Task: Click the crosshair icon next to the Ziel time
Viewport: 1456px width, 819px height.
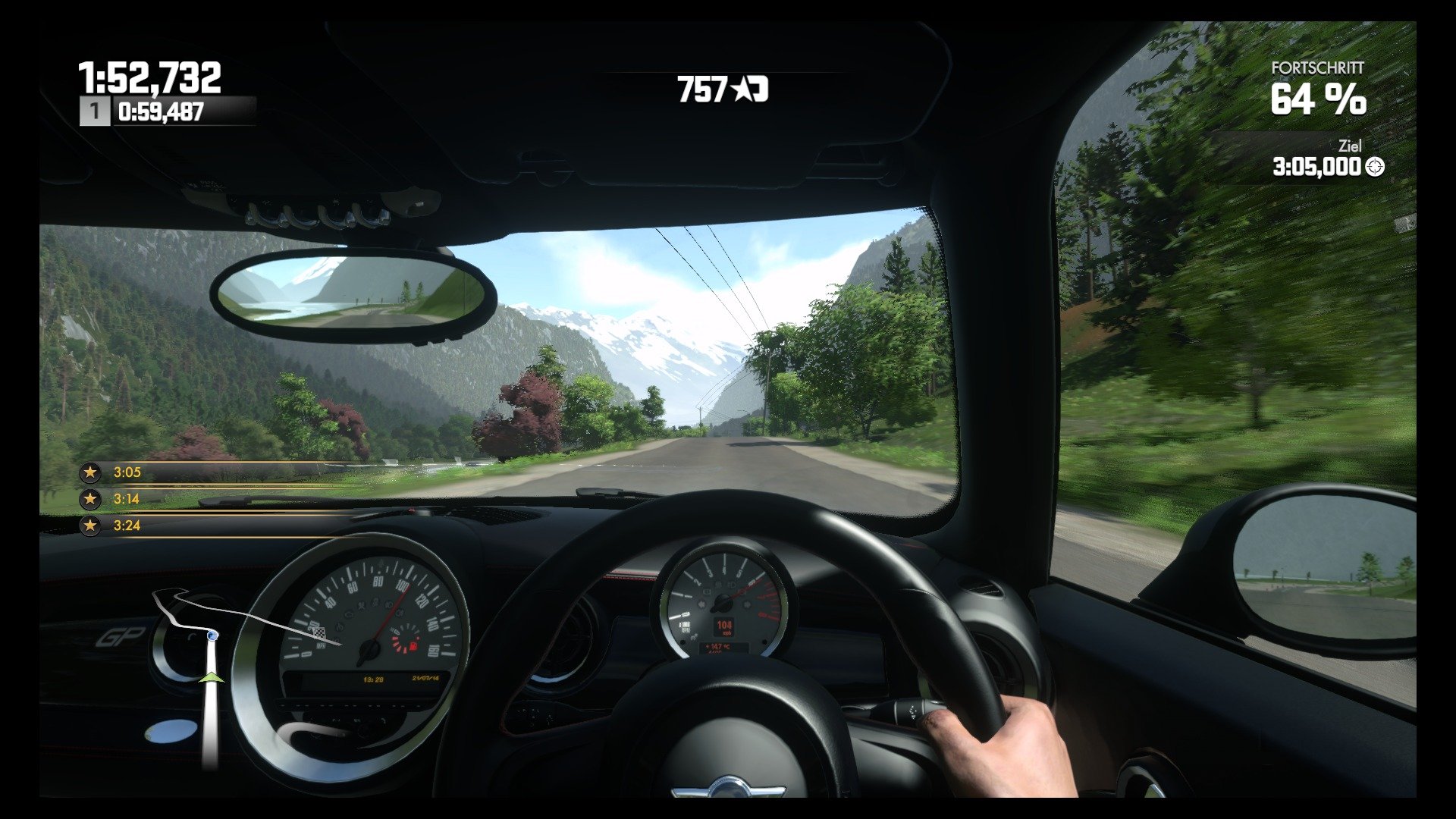Action: tap(1376, 165)
